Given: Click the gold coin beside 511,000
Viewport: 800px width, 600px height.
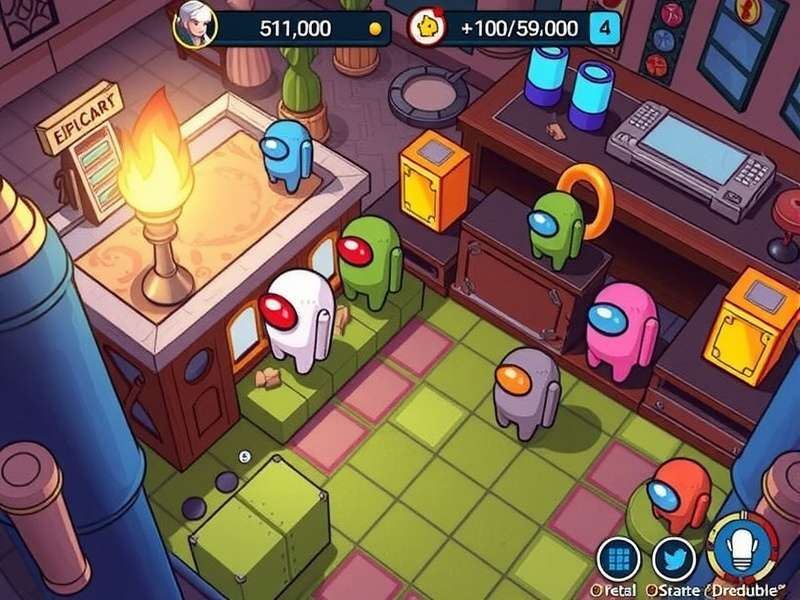Looking at the screenshot, I should coord(376,29).
